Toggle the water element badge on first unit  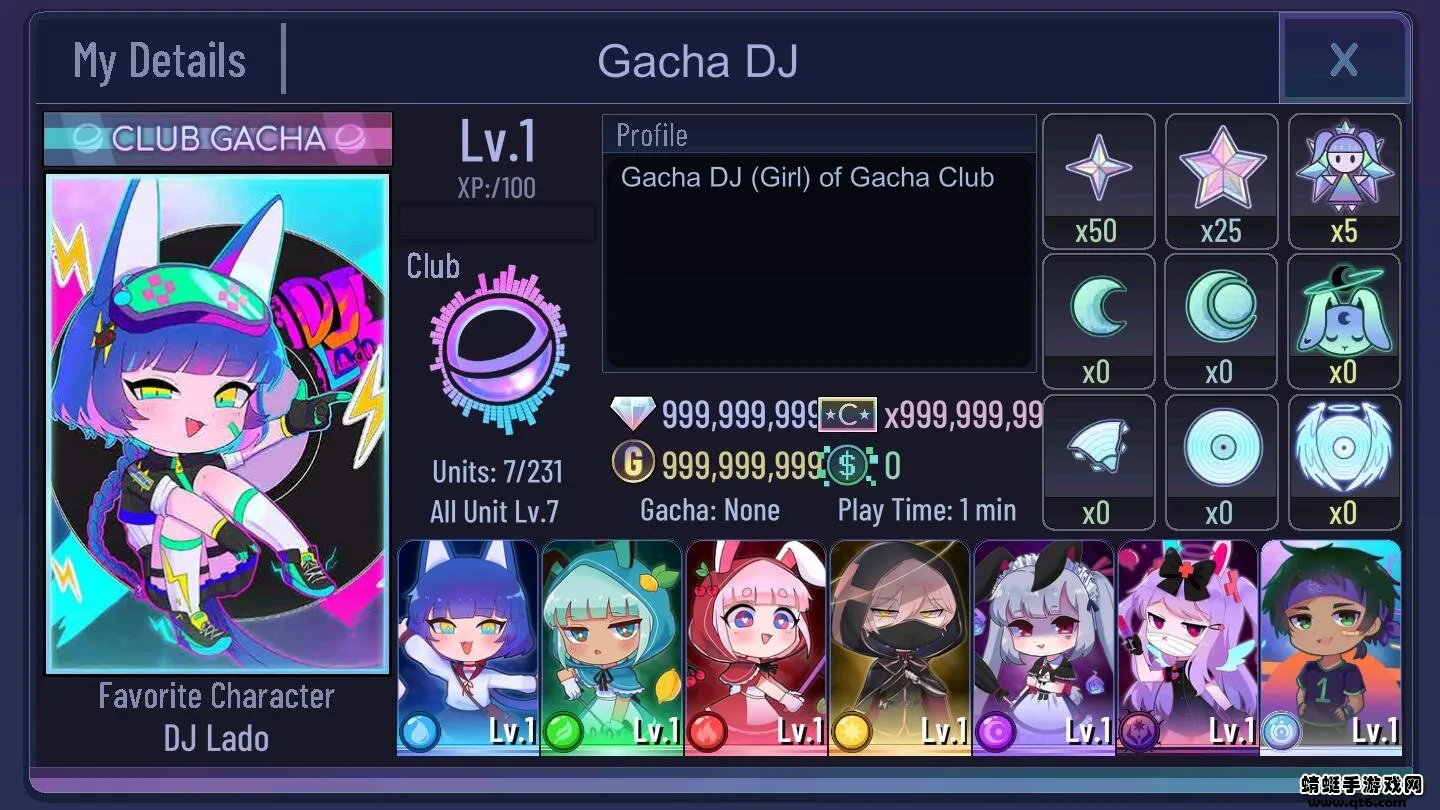coord(418,731)
